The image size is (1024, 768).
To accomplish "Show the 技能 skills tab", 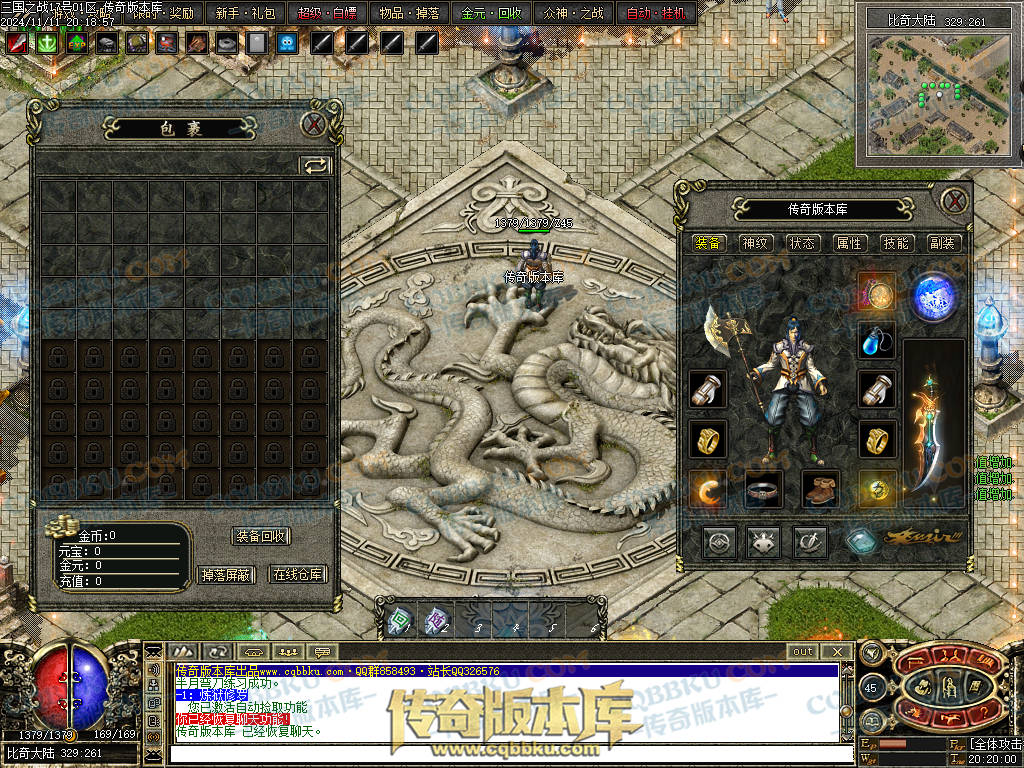I will click(896, 243).
